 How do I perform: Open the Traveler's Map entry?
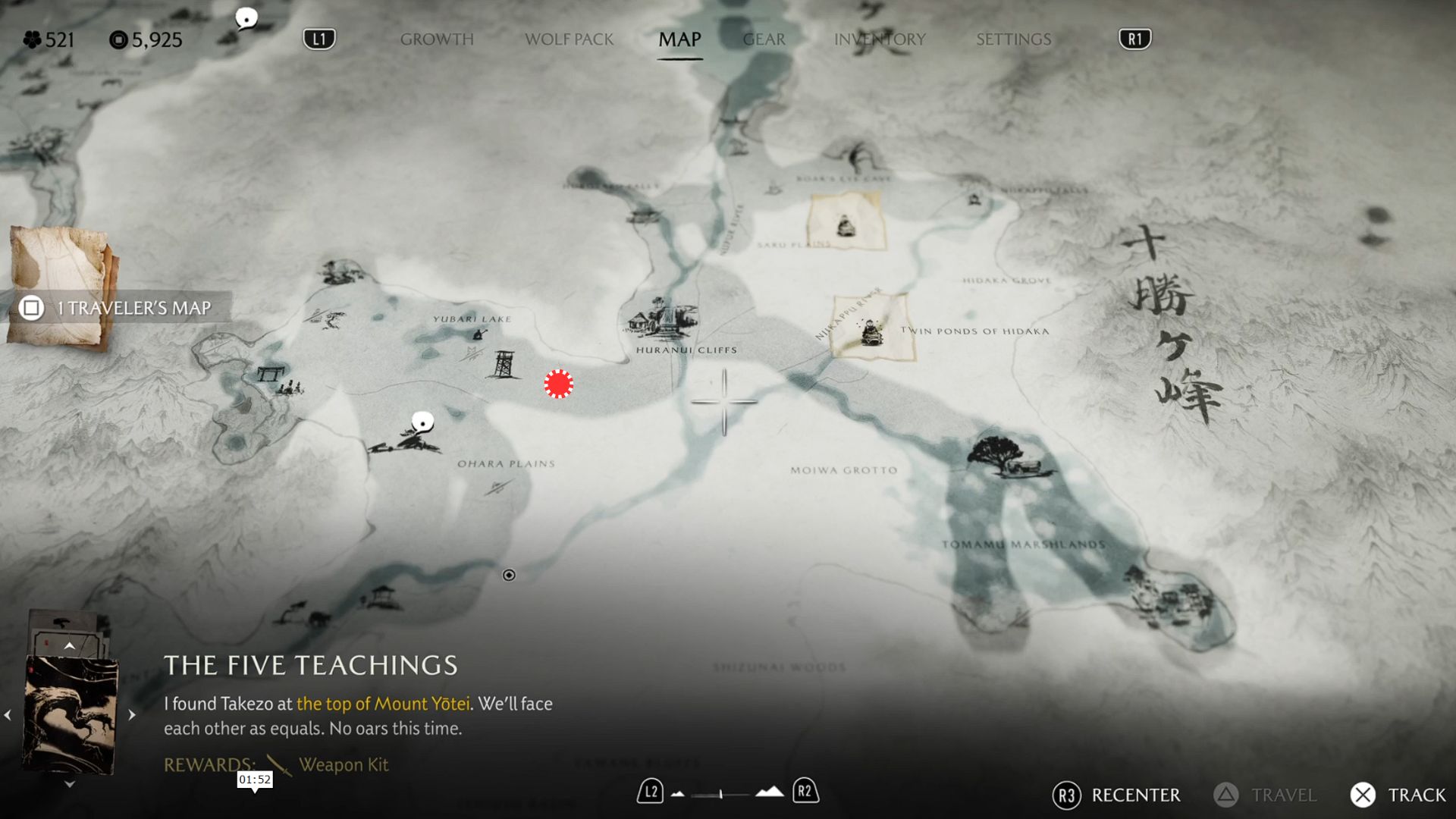(121, 308)
